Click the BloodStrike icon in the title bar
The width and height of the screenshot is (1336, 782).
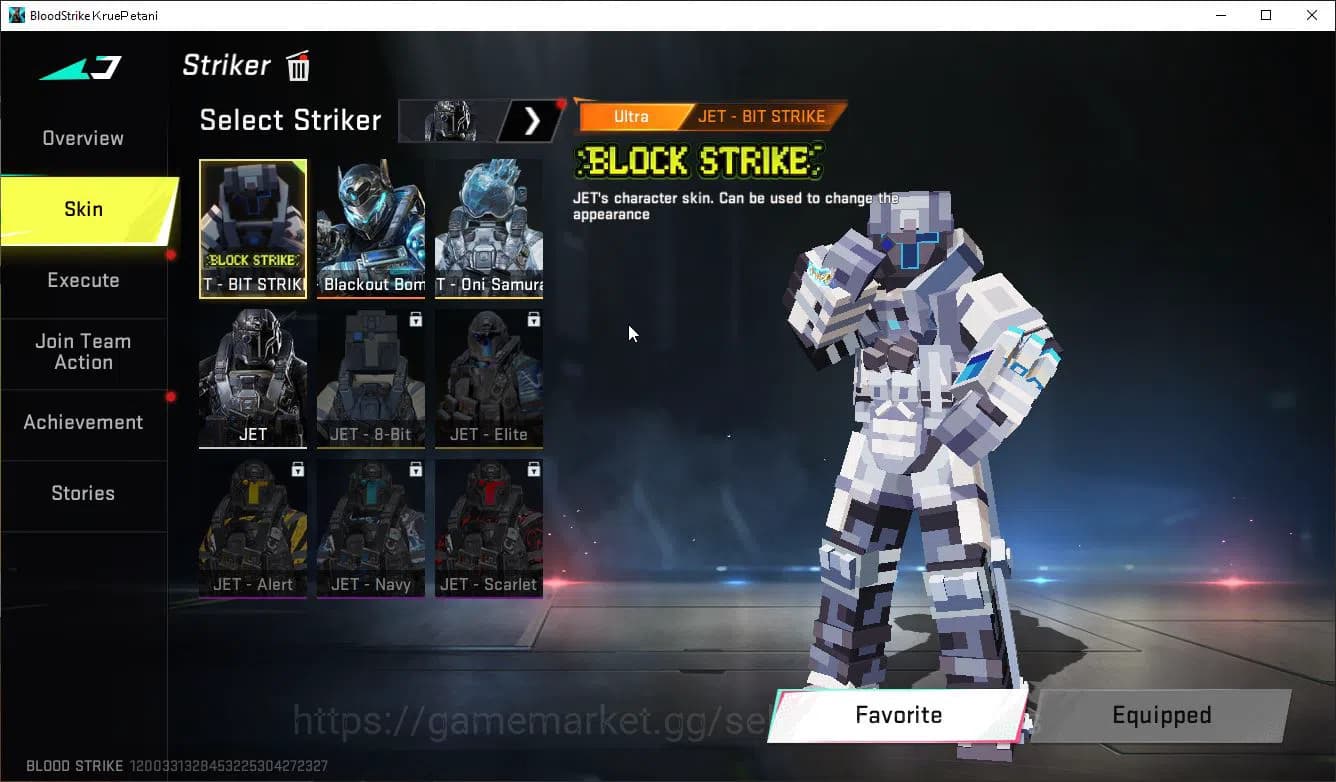[x=15, y=14]
